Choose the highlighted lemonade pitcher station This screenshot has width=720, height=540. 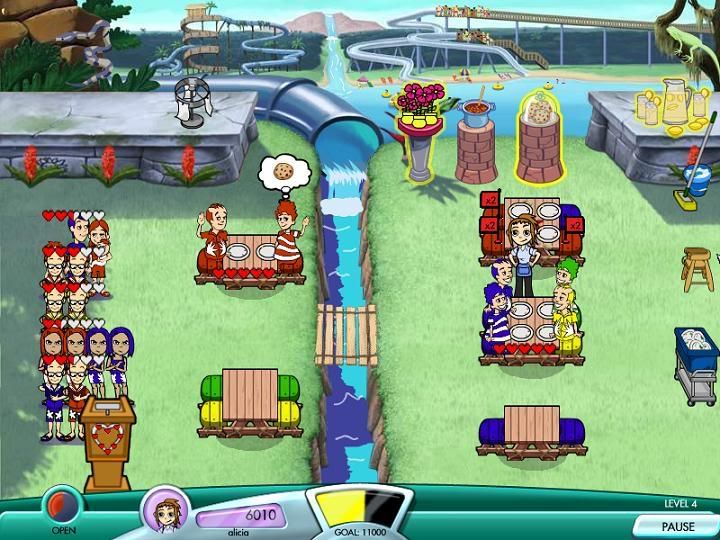click(x=669, y=104)
